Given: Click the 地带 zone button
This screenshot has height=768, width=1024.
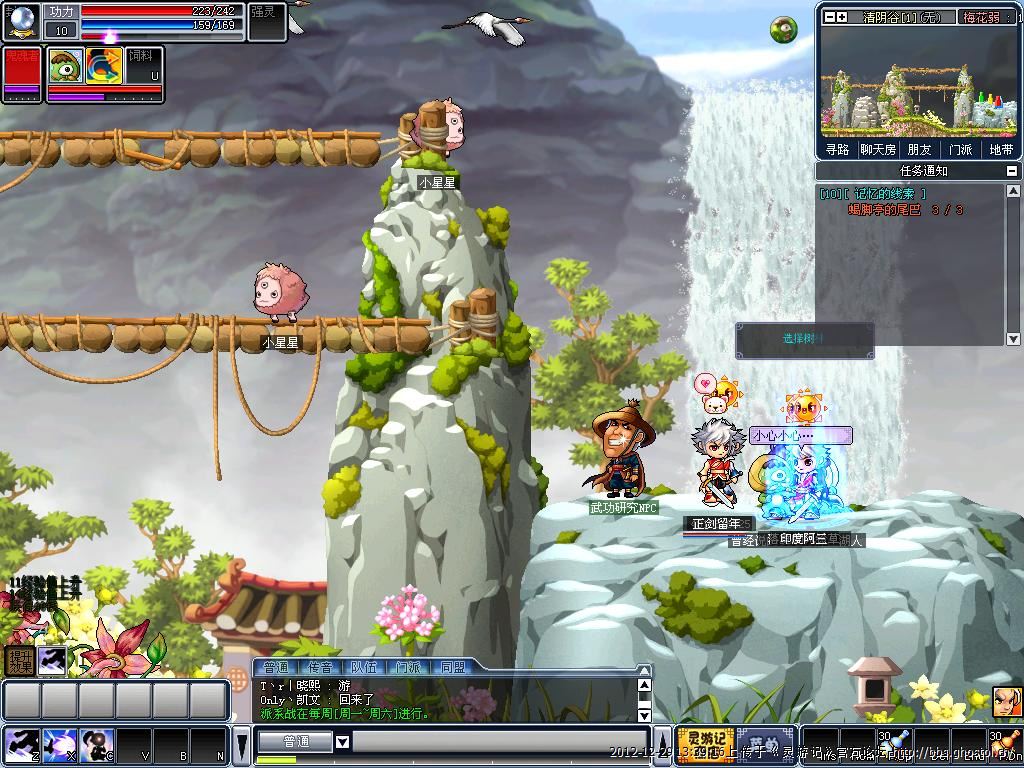Looking at the screenshot, I should click(1000, 149).
